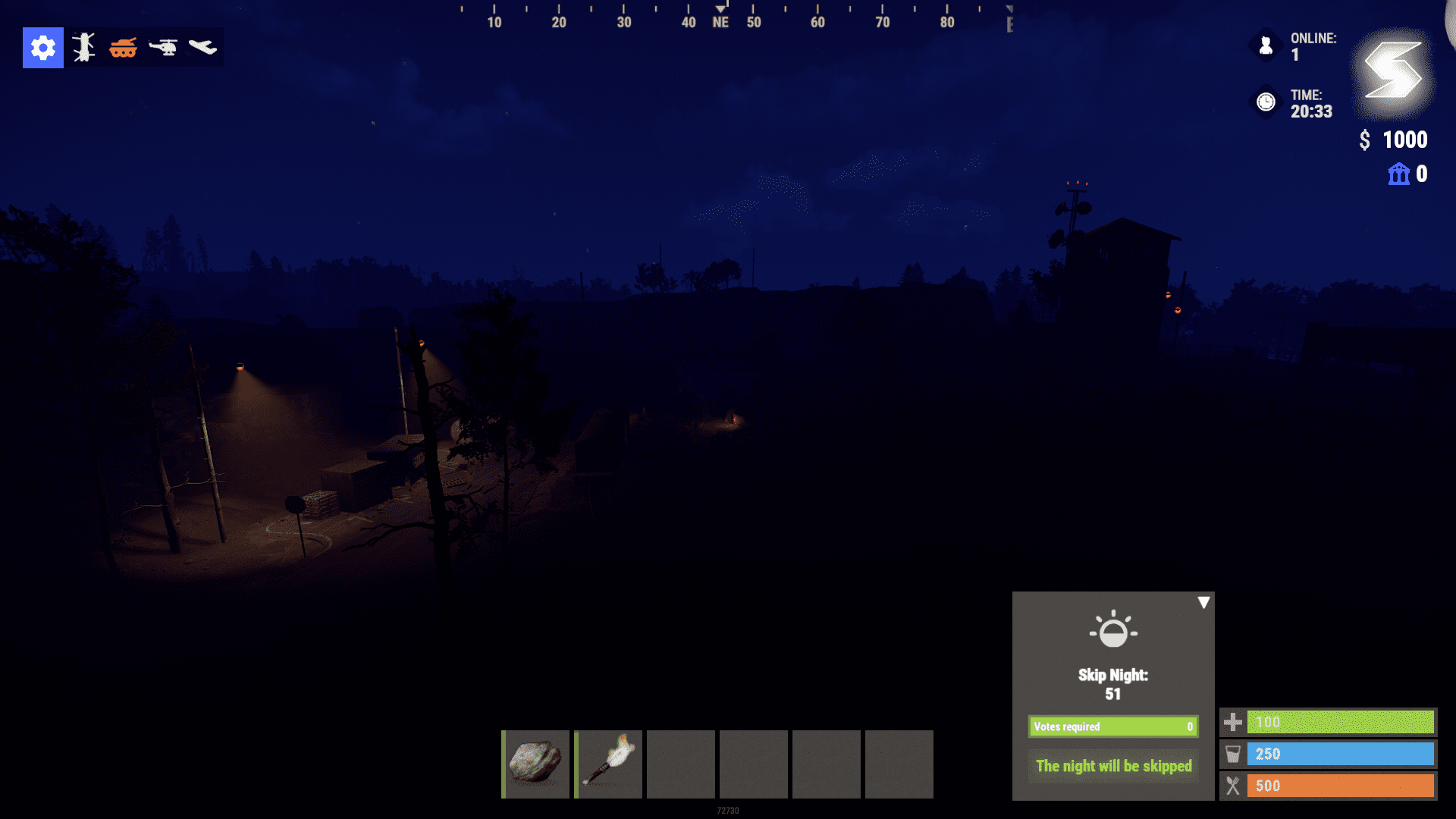Select the rock in the first hotbar slot
This screenshot has width=1456, height=819.
535,764
